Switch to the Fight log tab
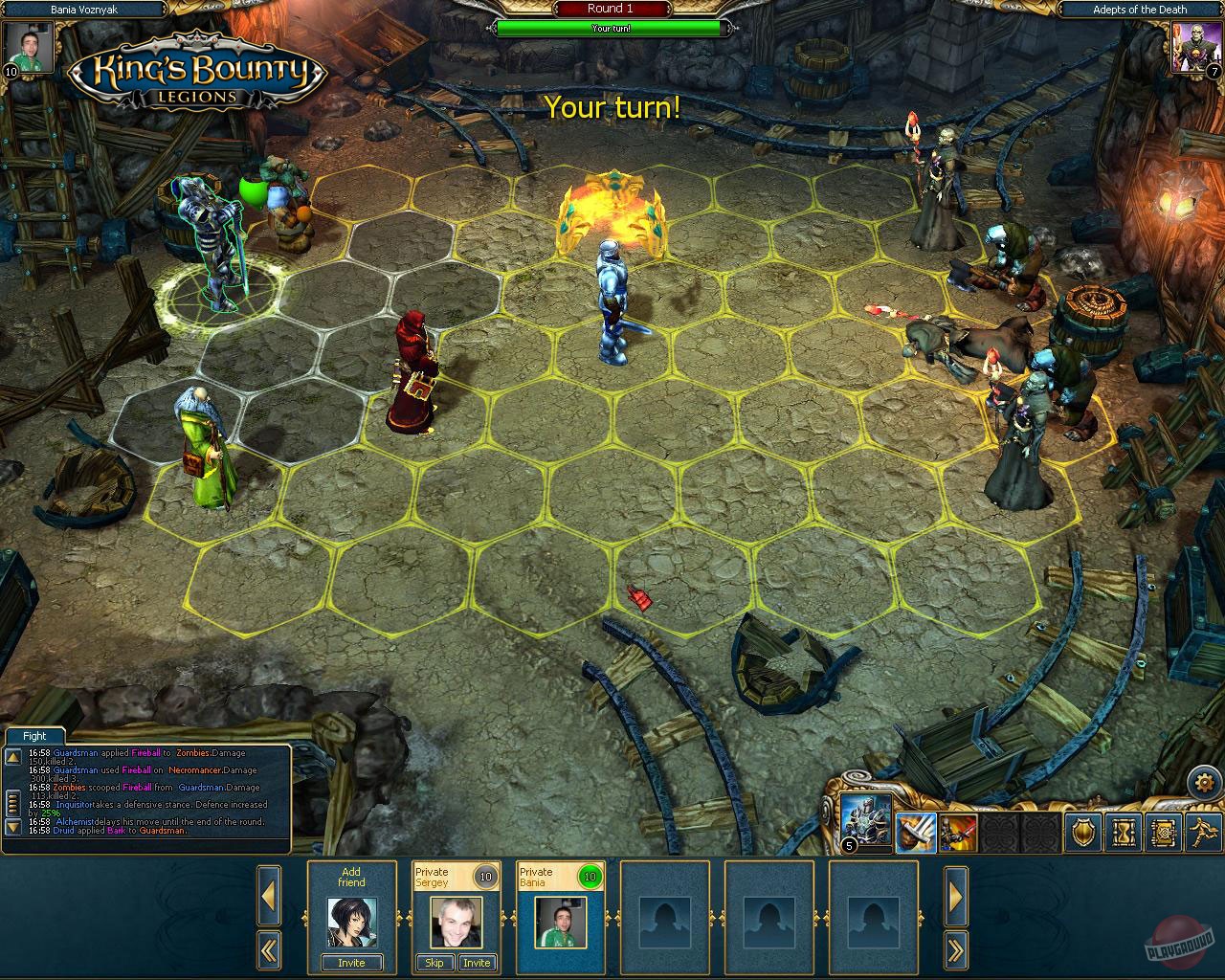The width and height of the screenshot is (1225, 980). coord(34,735)
